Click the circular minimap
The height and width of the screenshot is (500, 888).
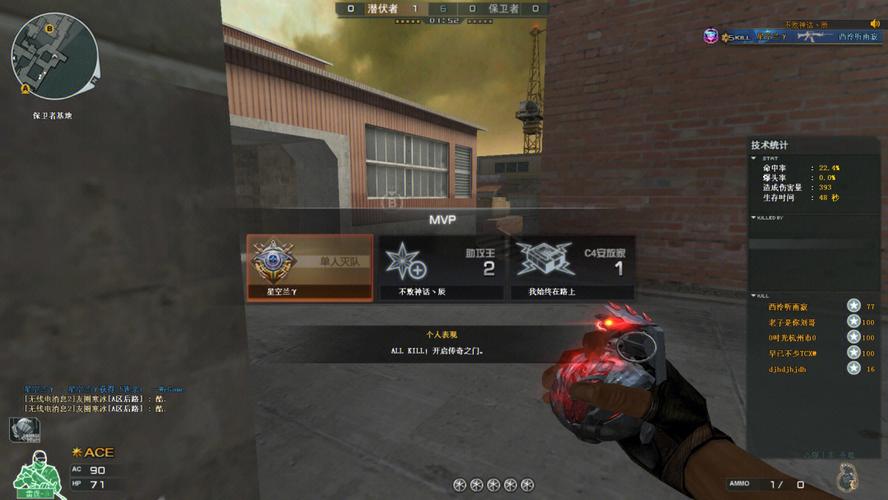click(53, 55)
